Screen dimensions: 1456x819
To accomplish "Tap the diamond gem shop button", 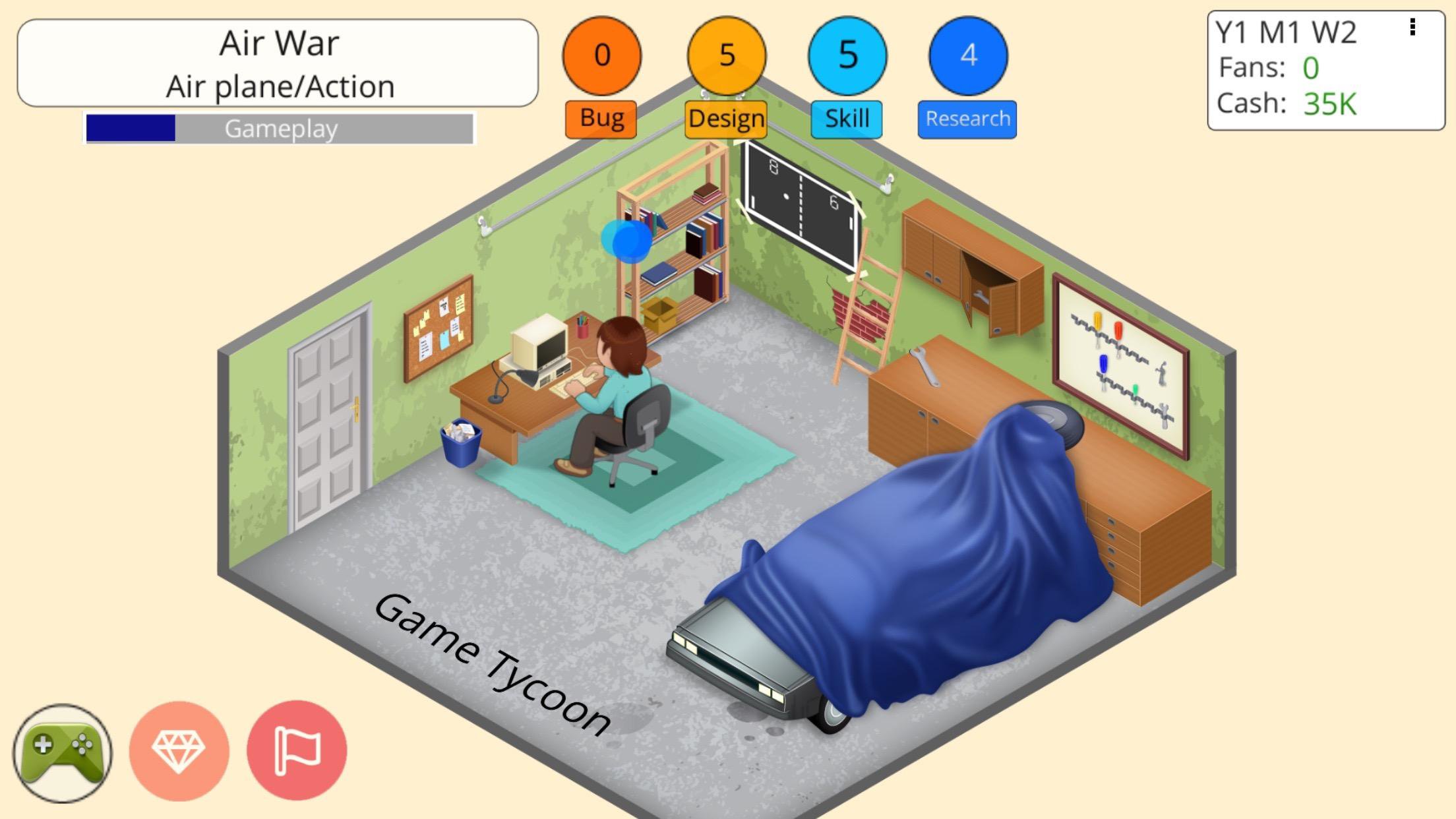I will click(x=179, y=751).
